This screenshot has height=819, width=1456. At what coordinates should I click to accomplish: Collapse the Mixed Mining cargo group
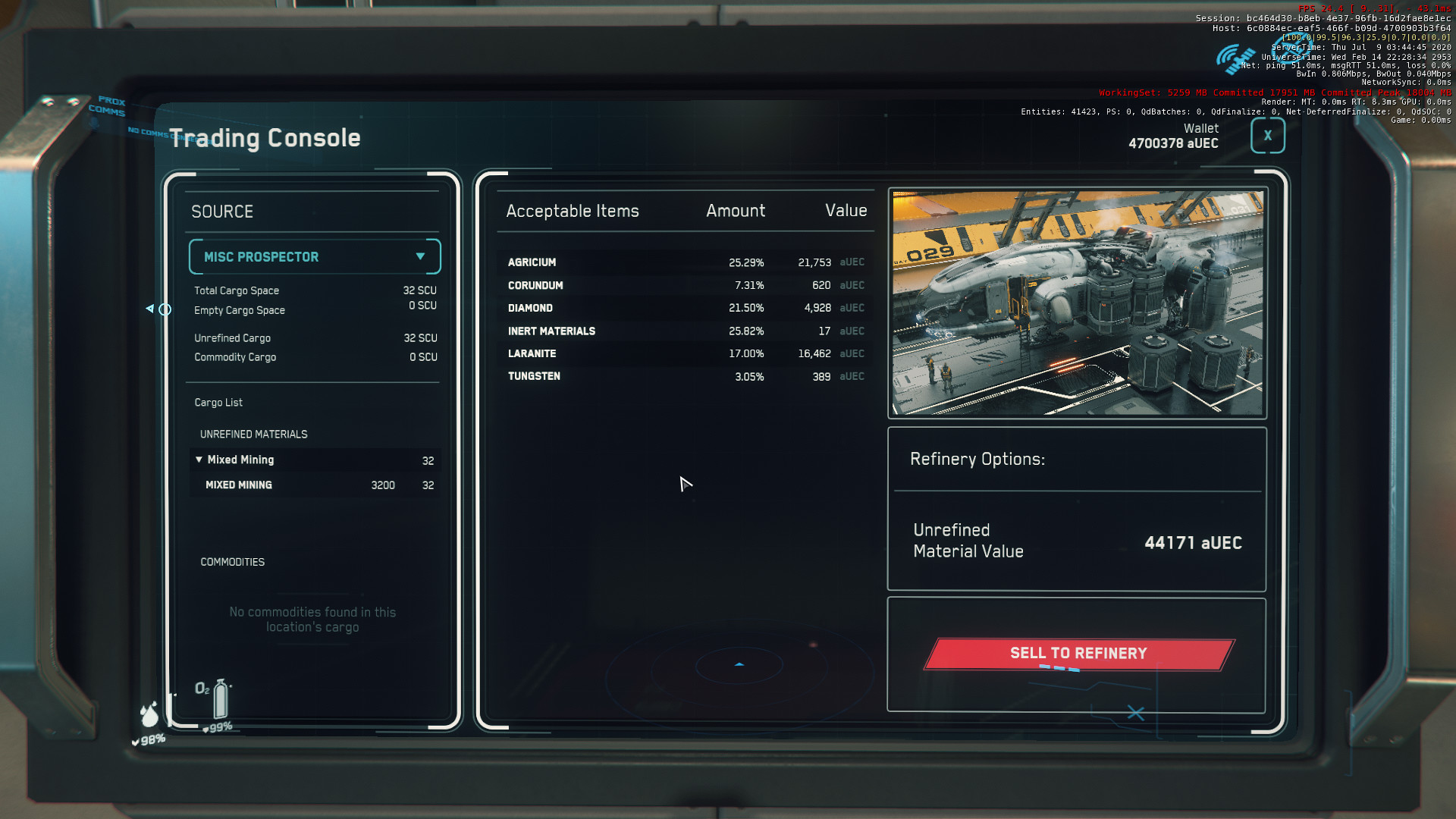[x=199, y=460]
